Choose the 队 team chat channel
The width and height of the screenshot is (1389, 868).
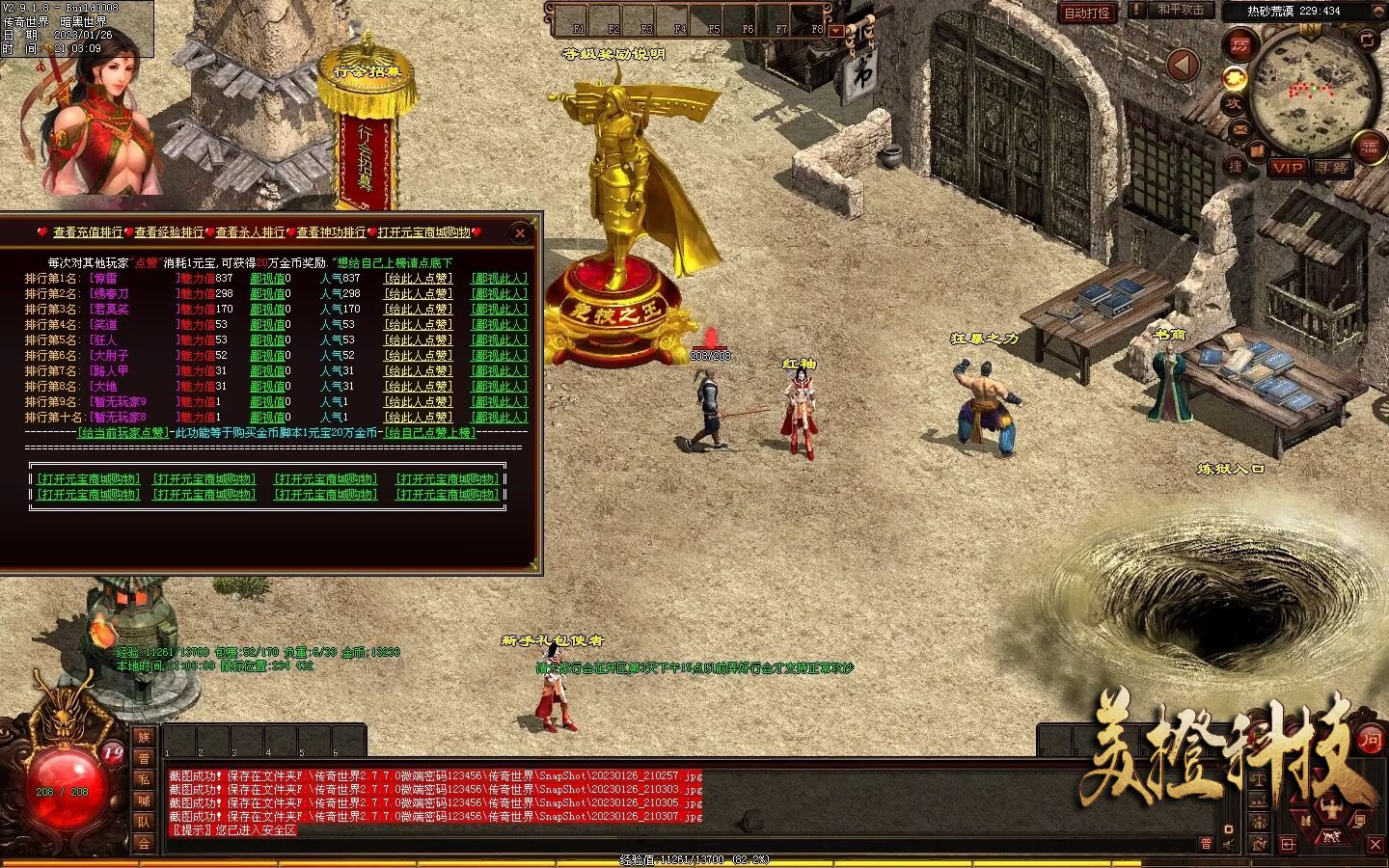144,822
